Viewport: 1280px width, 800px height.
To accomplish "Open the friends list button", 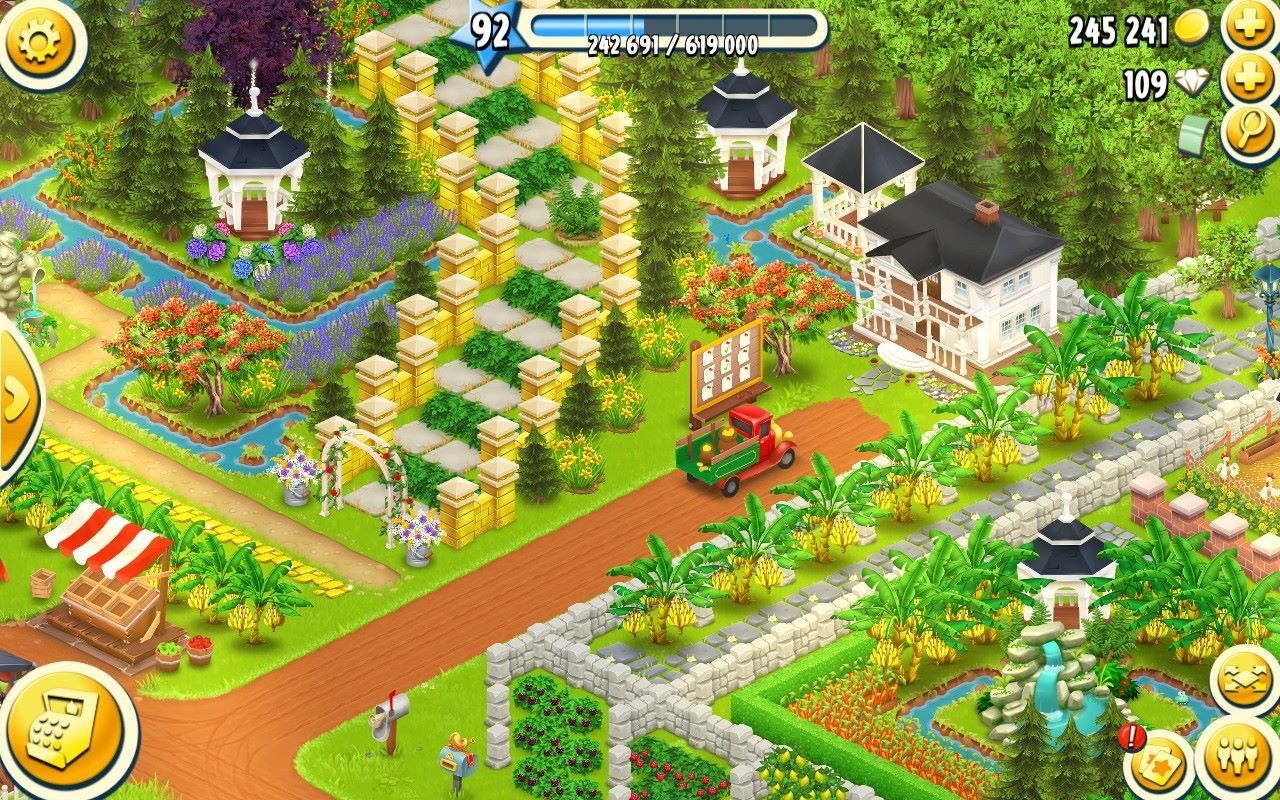I will (1241, 757).
